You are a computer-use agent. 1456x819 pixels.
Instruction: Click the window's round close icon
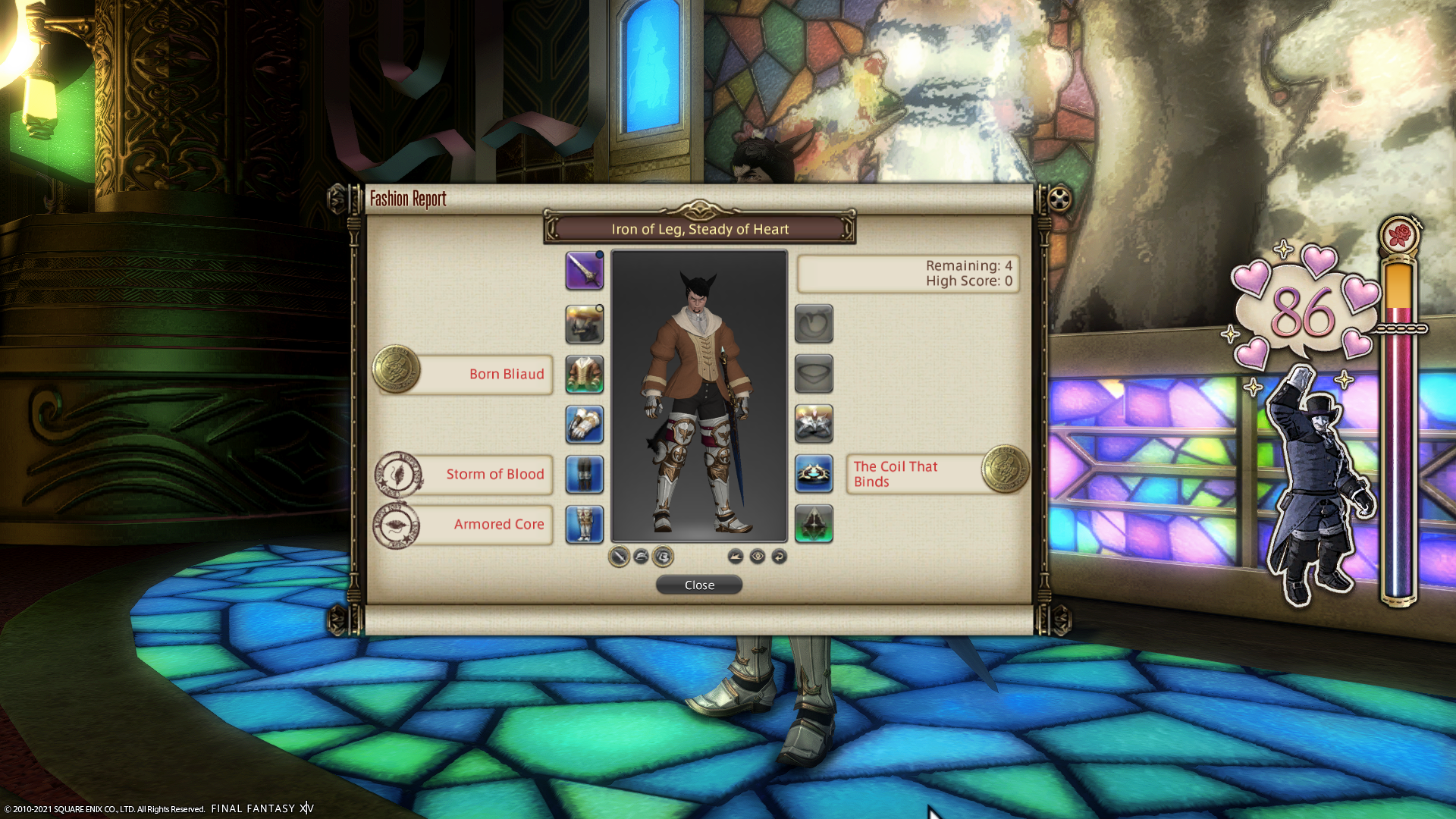pyautogui.click(x=1059, y=199)
